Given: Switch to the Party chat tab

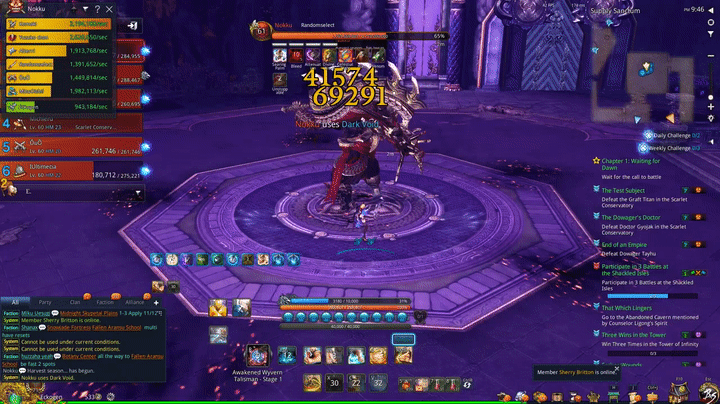Looking at the screenshot, I should point(45,301).
